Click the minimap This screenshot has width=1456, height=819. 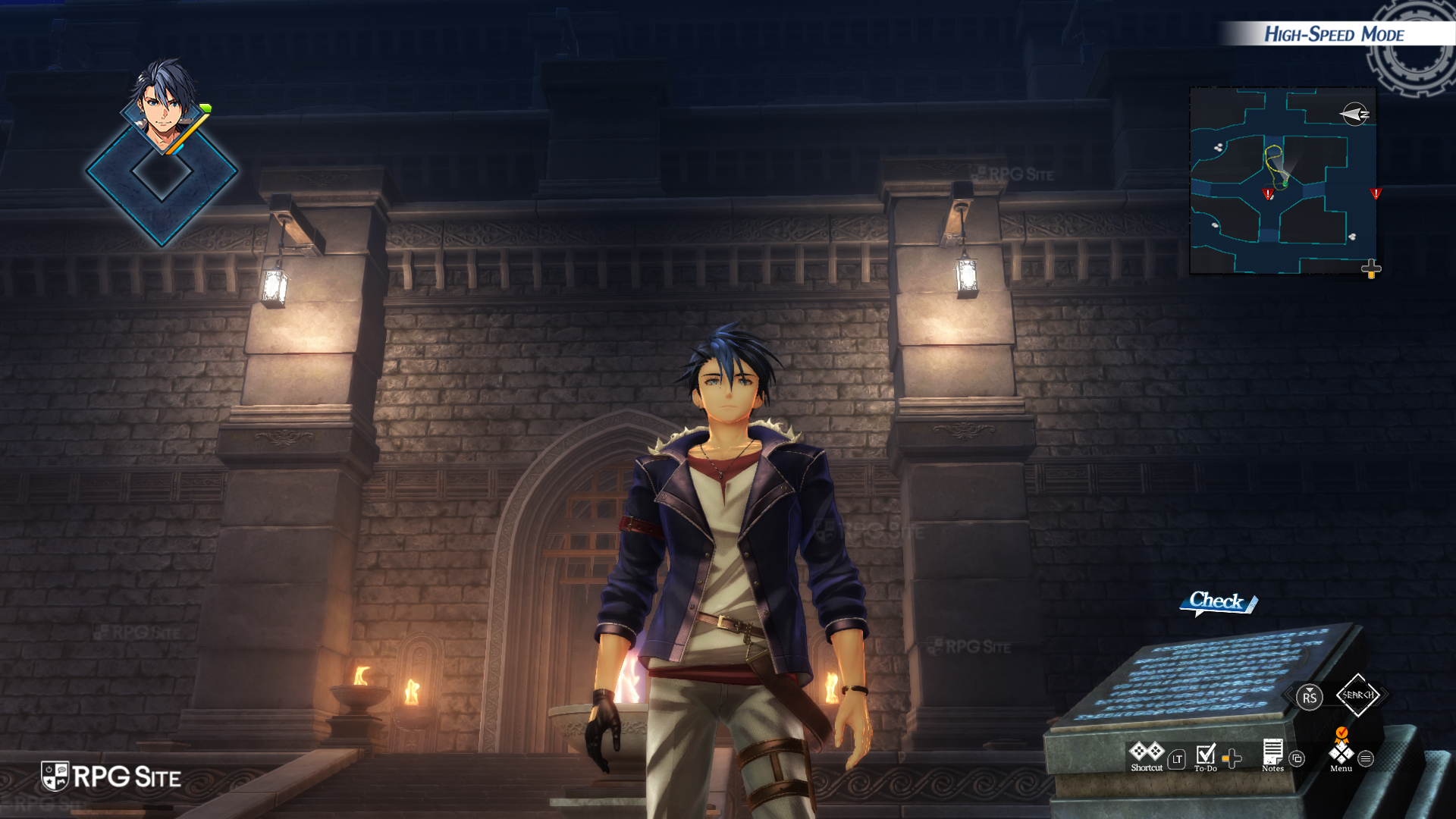point(1283,180)
